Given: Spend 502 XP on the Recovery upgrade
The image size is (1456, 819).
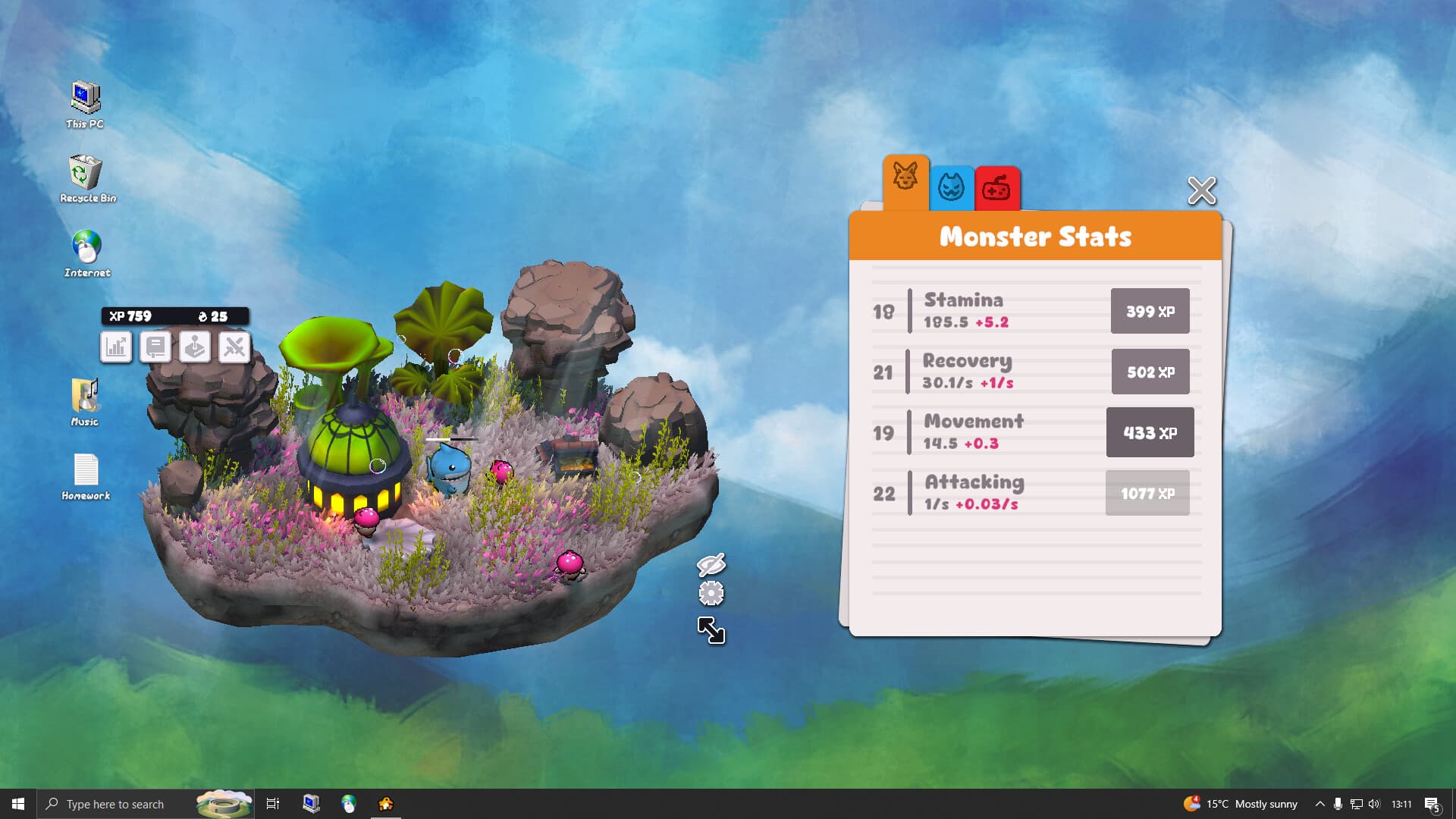Looking at the screenshot, I should pyautogui.click(x=1150, y=372).
